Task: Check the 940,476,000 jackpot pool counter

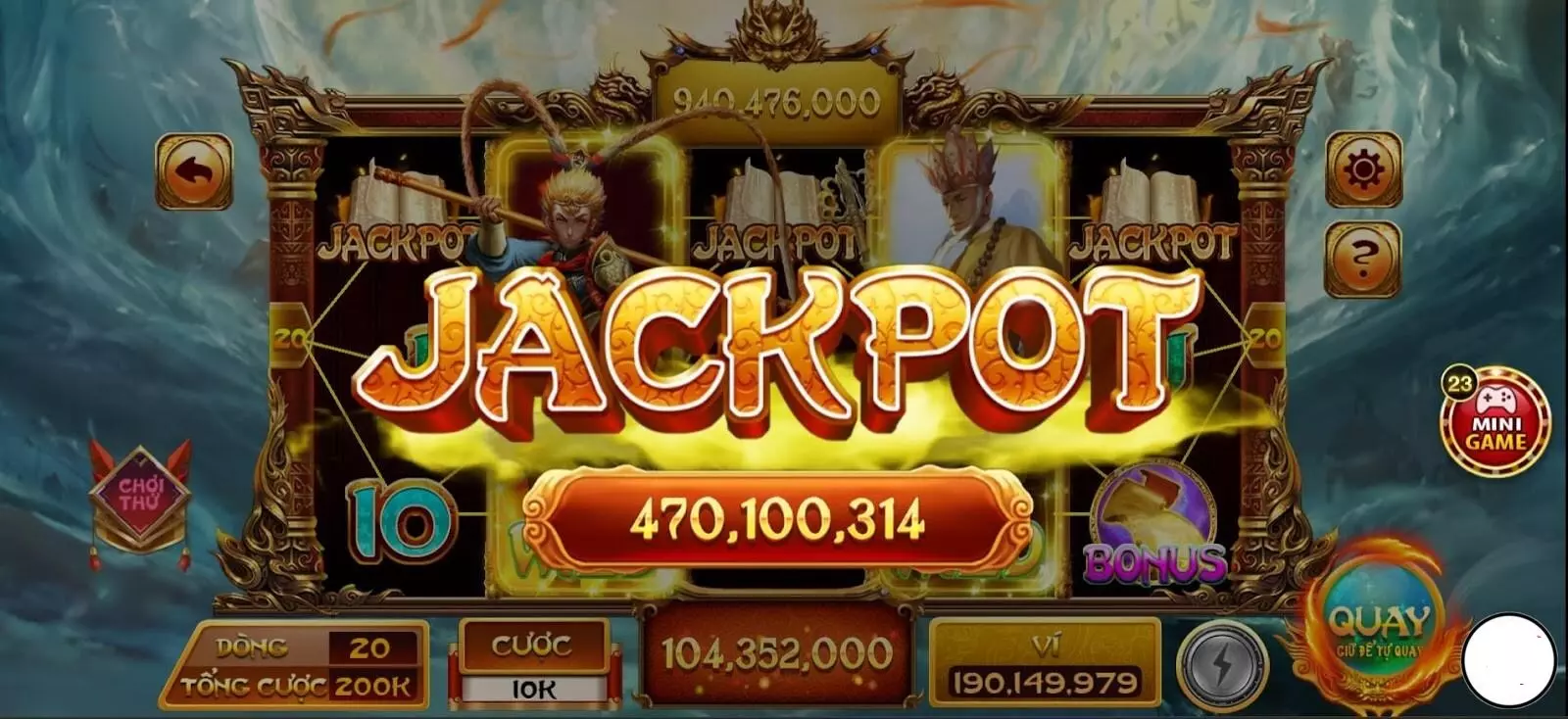Action: pyautogui.click(x=777, y=97)
